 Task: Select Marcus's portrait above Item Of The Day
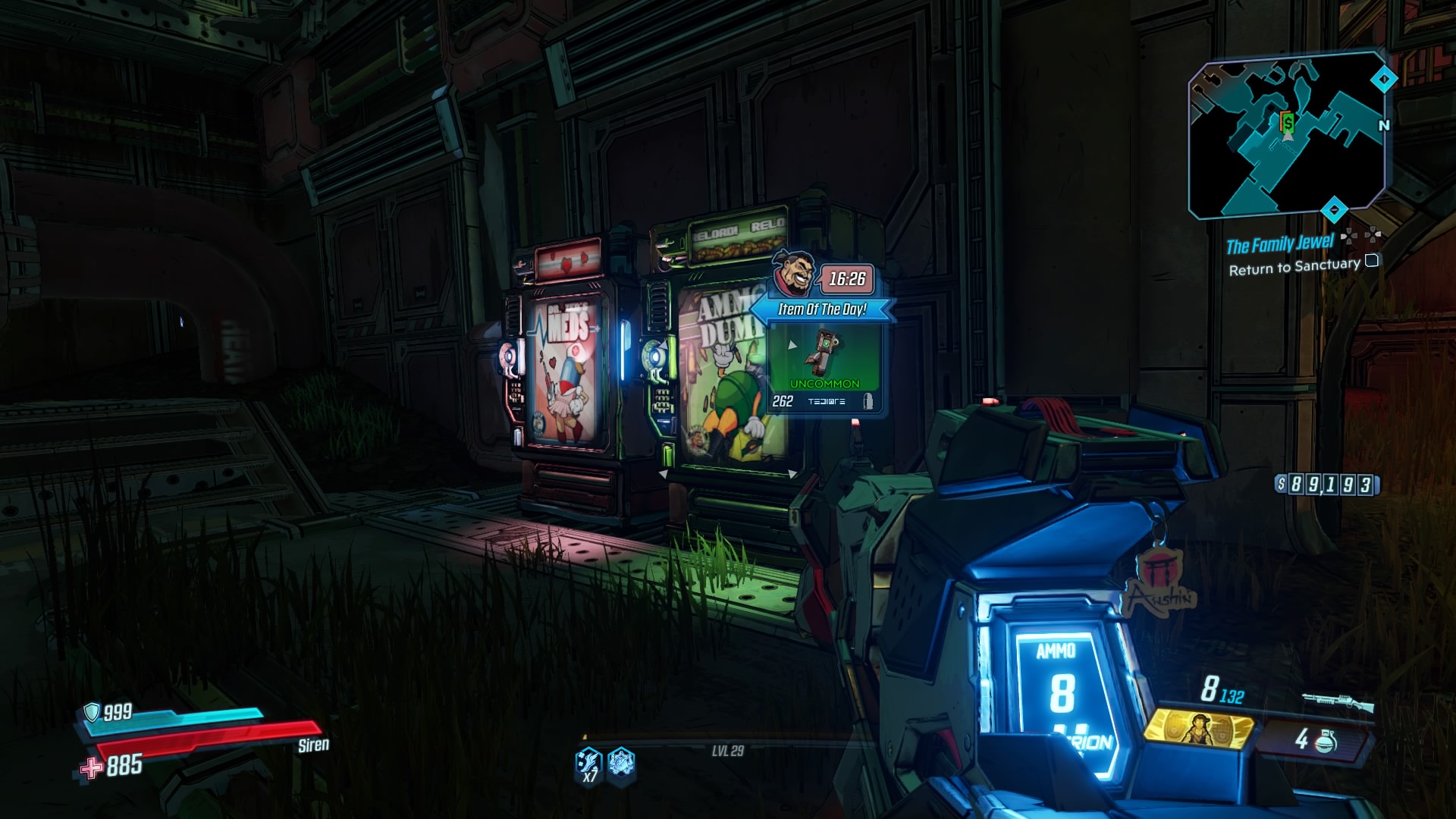point(792,275)
